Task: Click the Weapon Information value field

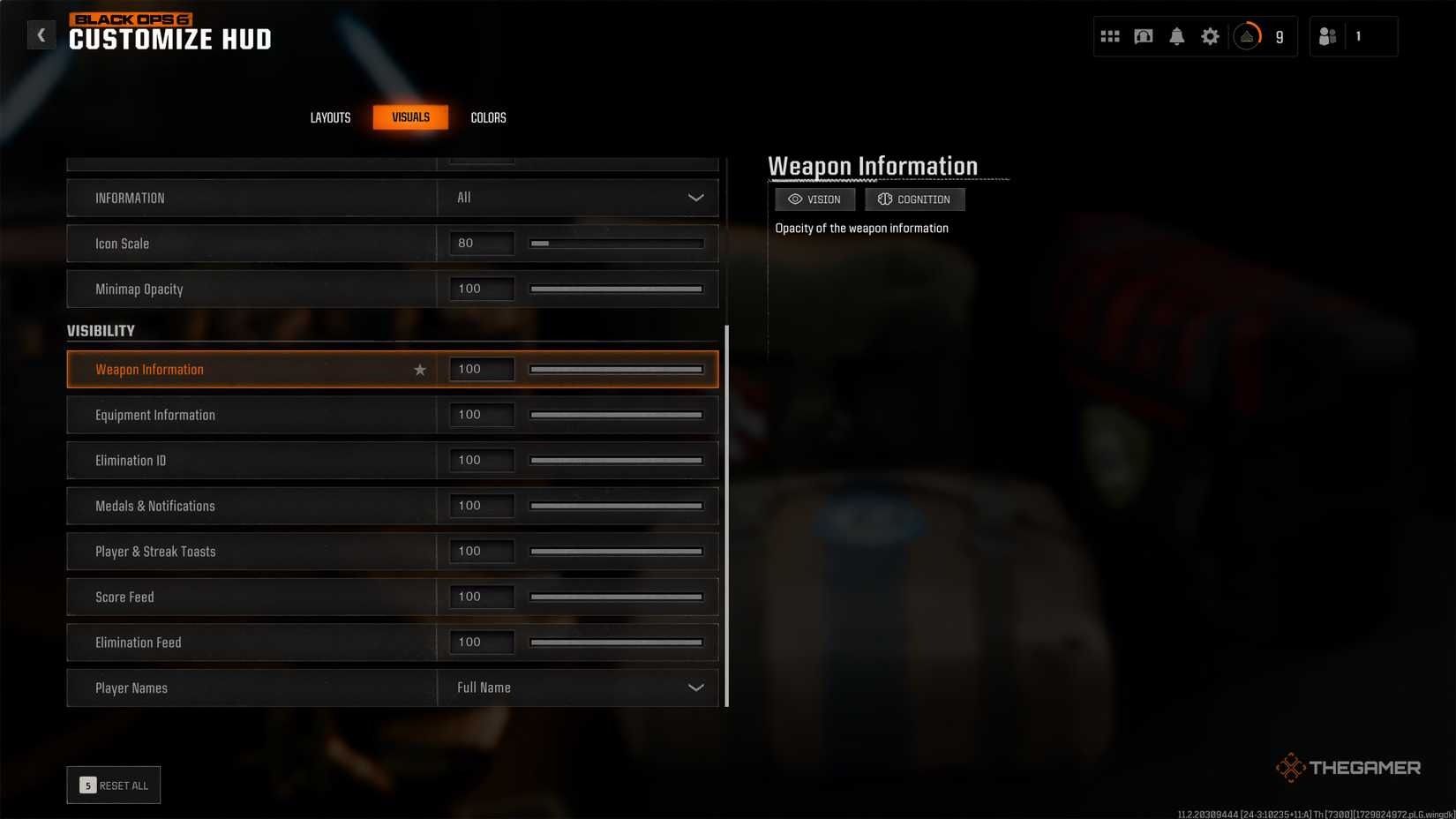Action: [x=482, y=370]
